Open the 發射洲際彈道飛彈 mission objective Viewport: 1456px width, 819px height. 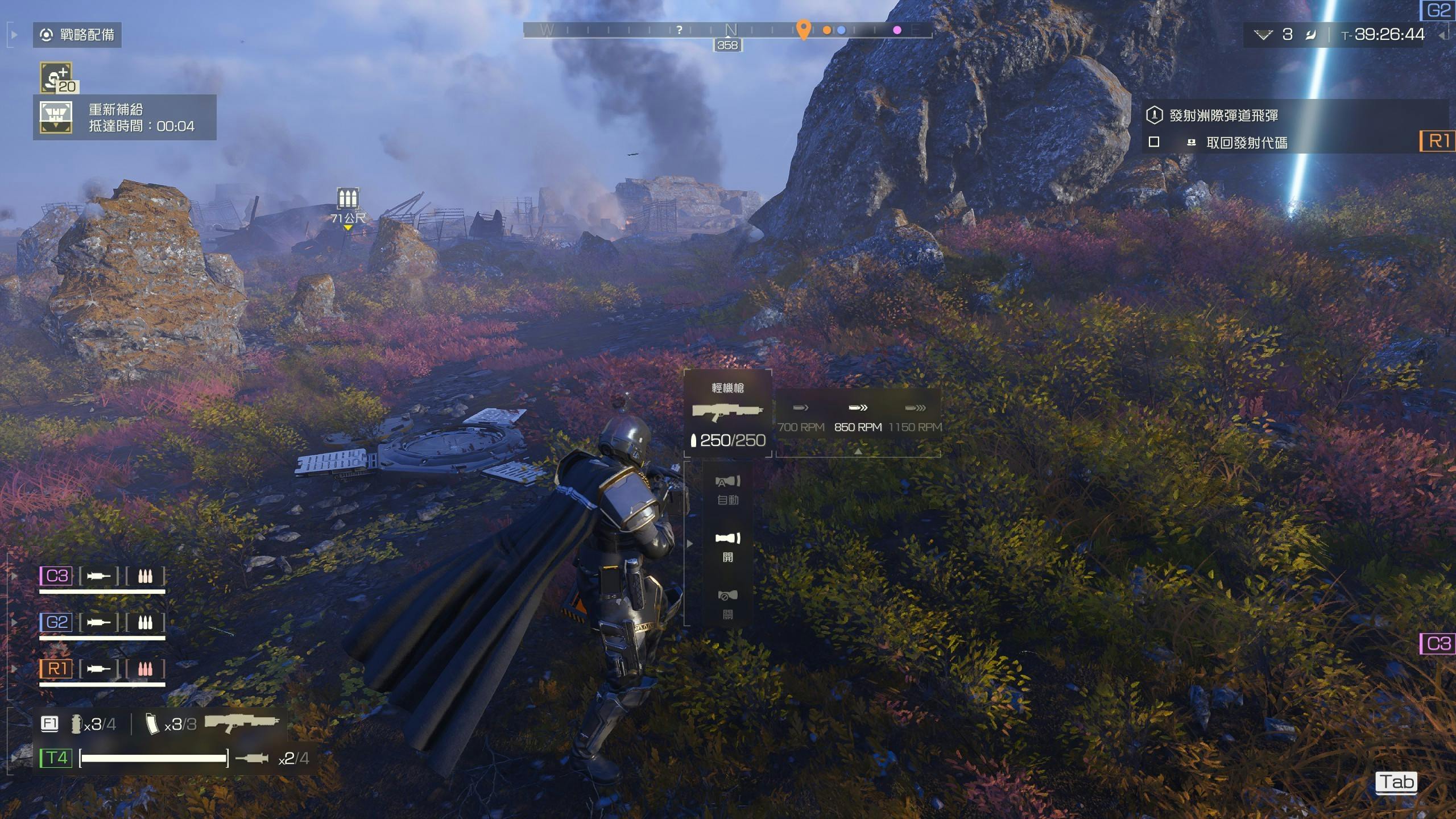pyautogui.click(x=1223, y=115)
